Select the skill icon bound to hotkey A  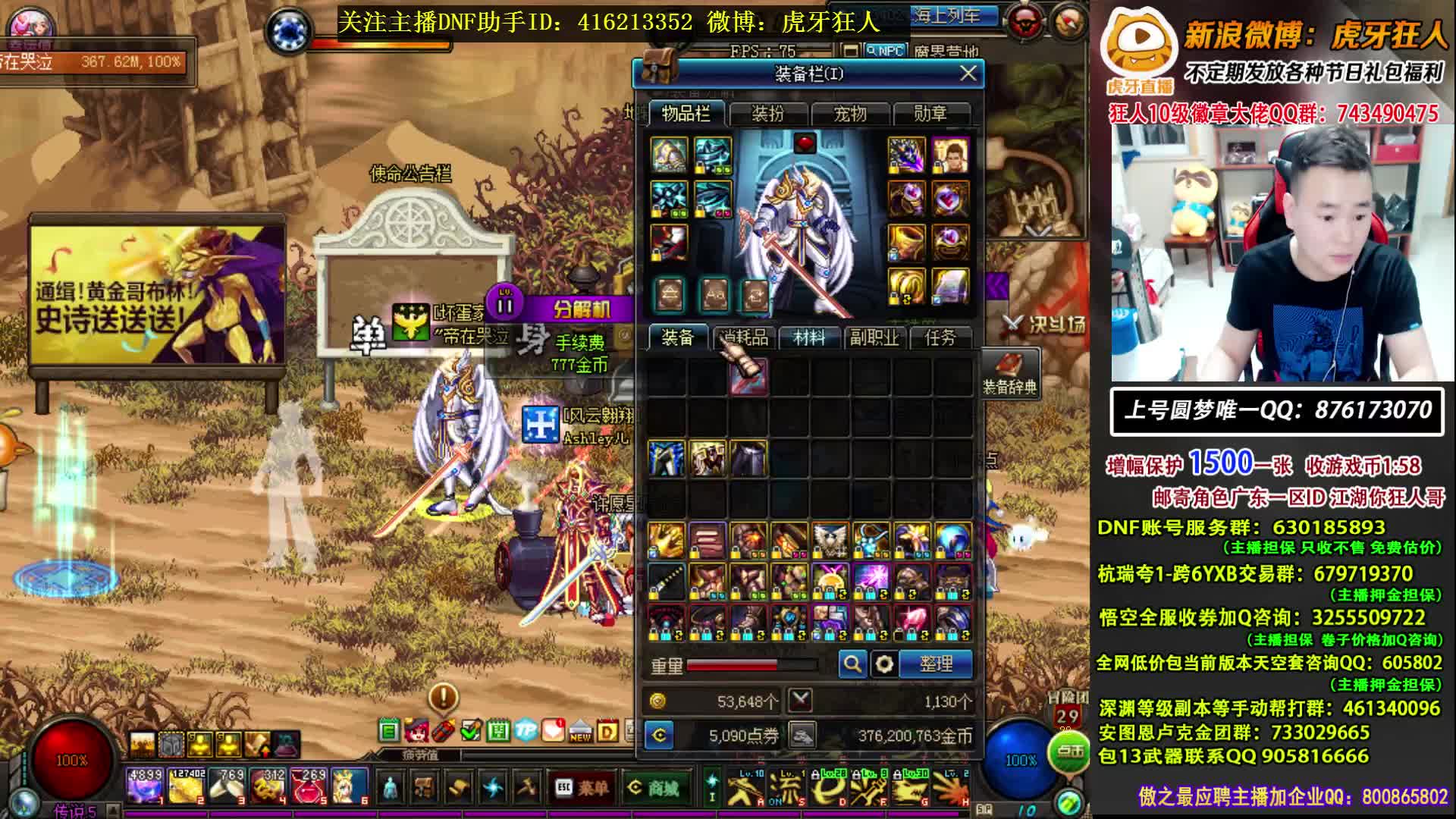click(x=747, y=791)
